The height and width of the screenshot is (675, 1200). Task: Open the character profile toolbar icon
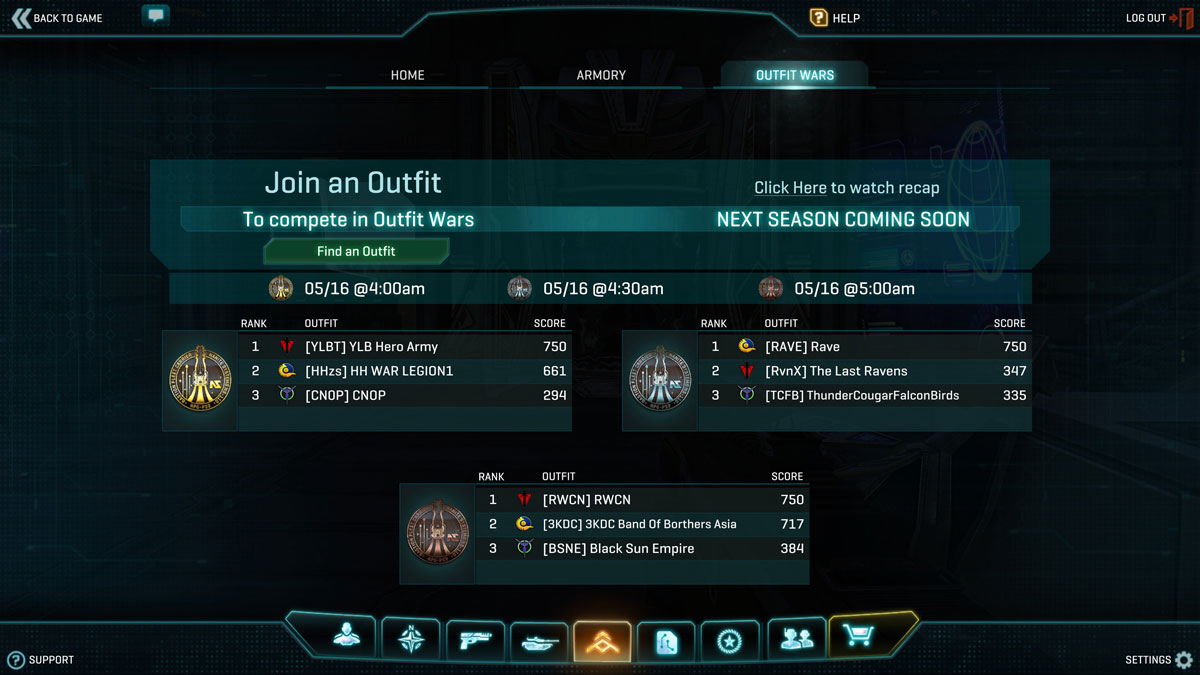347,638
